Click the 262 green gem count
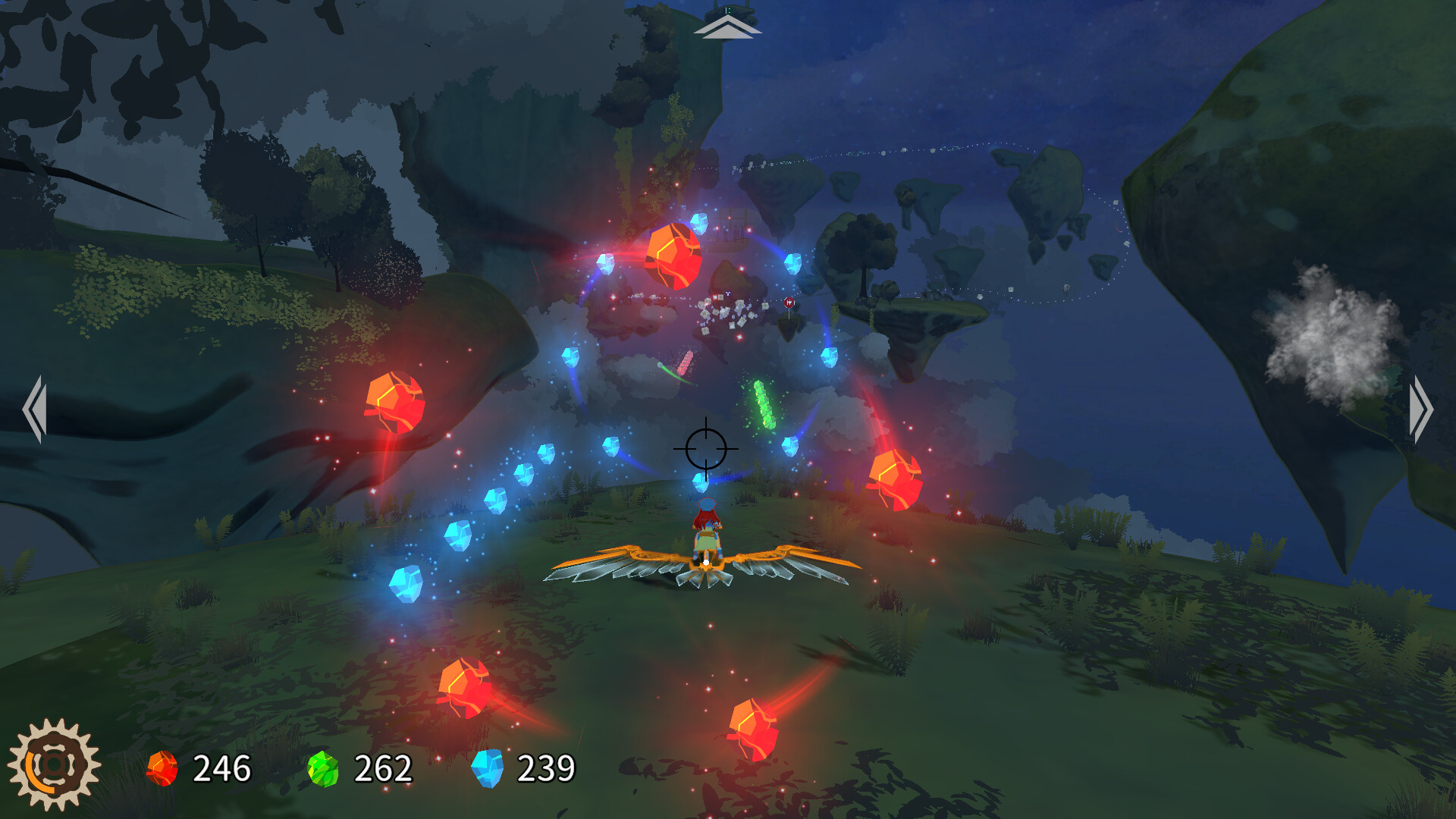This screenshot has width=1456, height=819. click(x=384, y=768)
